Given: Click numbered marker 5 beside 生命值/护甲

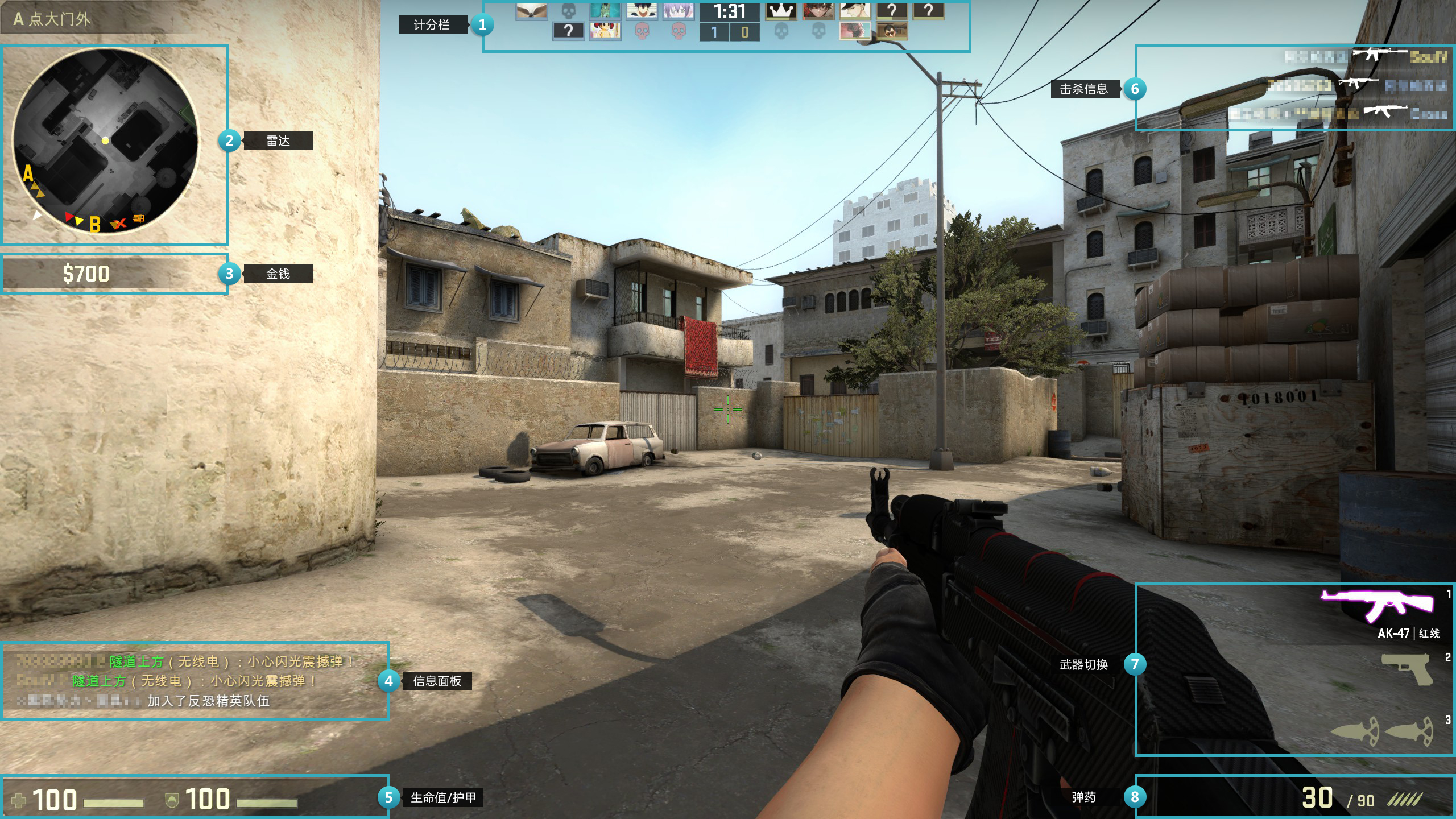Looking at the screenshot, I should pyautogui.click(x=388, y=797).
